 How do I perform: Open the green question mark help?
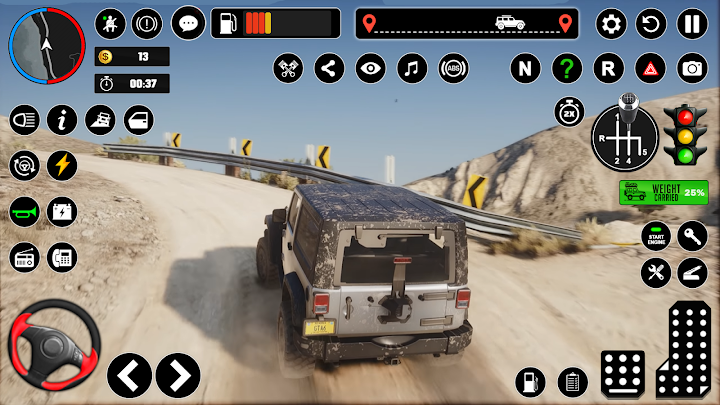(567, 68)
